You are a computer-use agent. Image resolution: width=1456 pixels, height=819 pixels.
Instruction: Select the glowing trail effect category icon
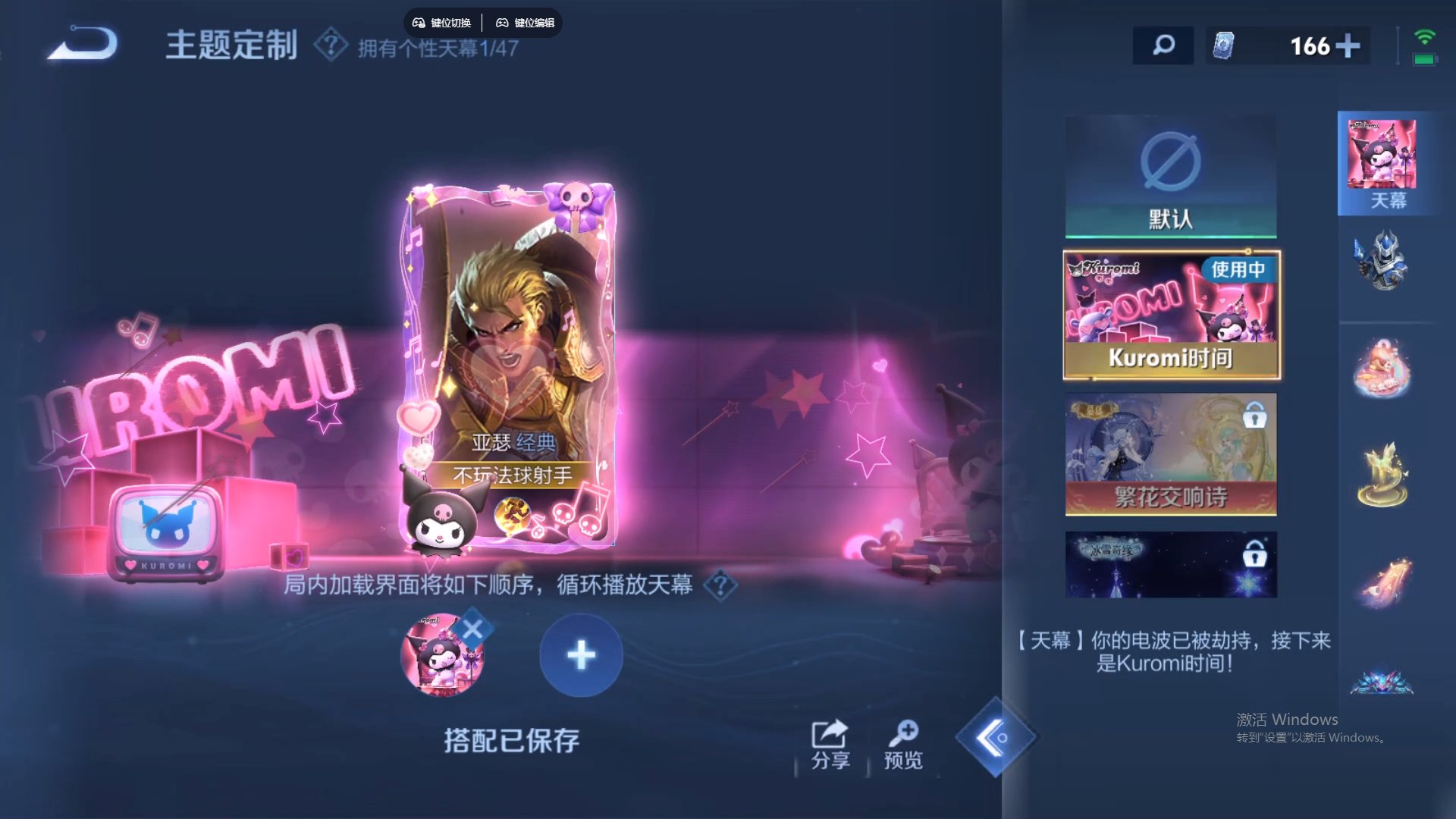point(1386,580)
